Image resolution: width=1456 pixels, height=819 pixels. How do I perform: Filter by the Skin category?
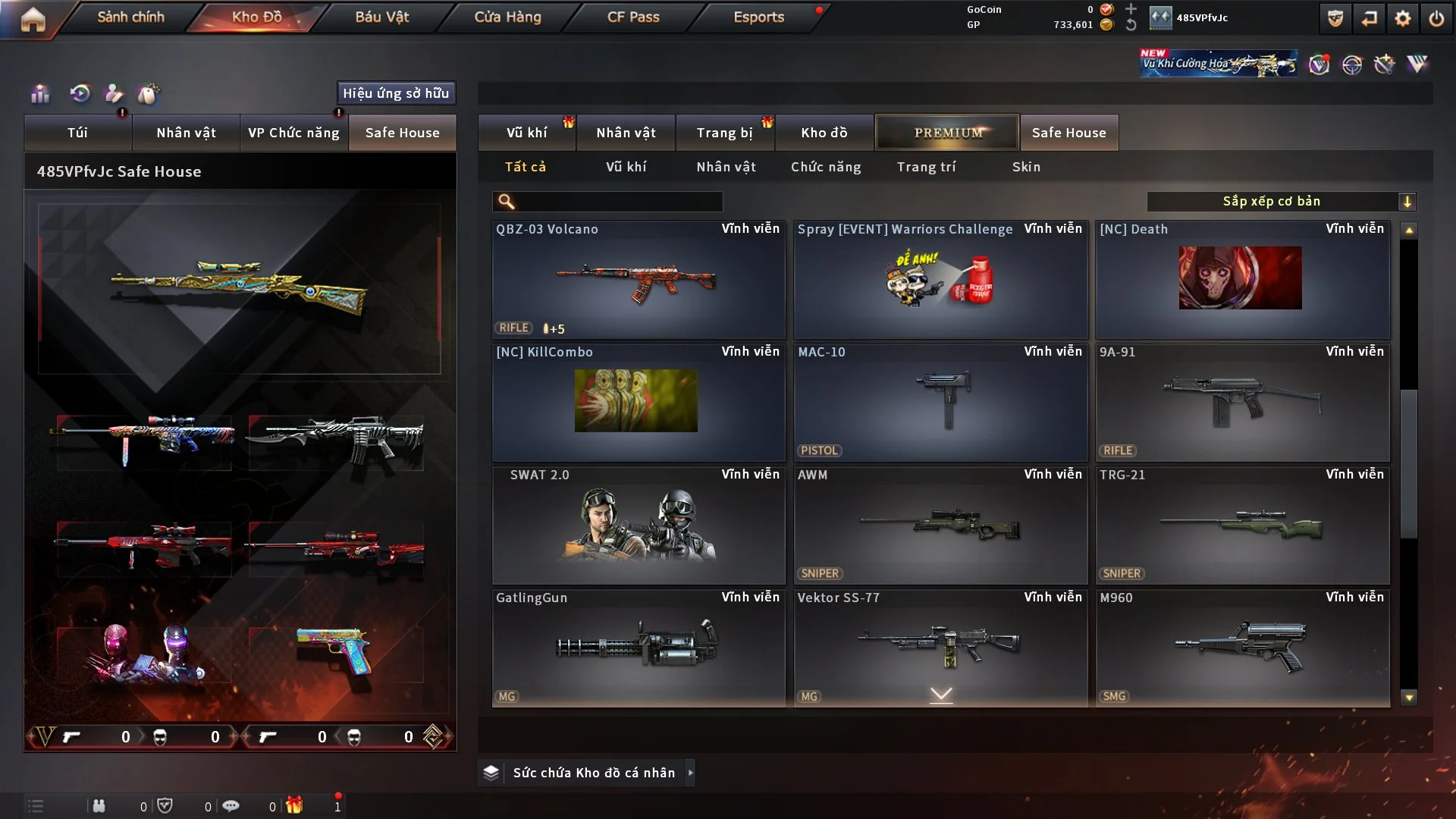[x=1026, y=167]
